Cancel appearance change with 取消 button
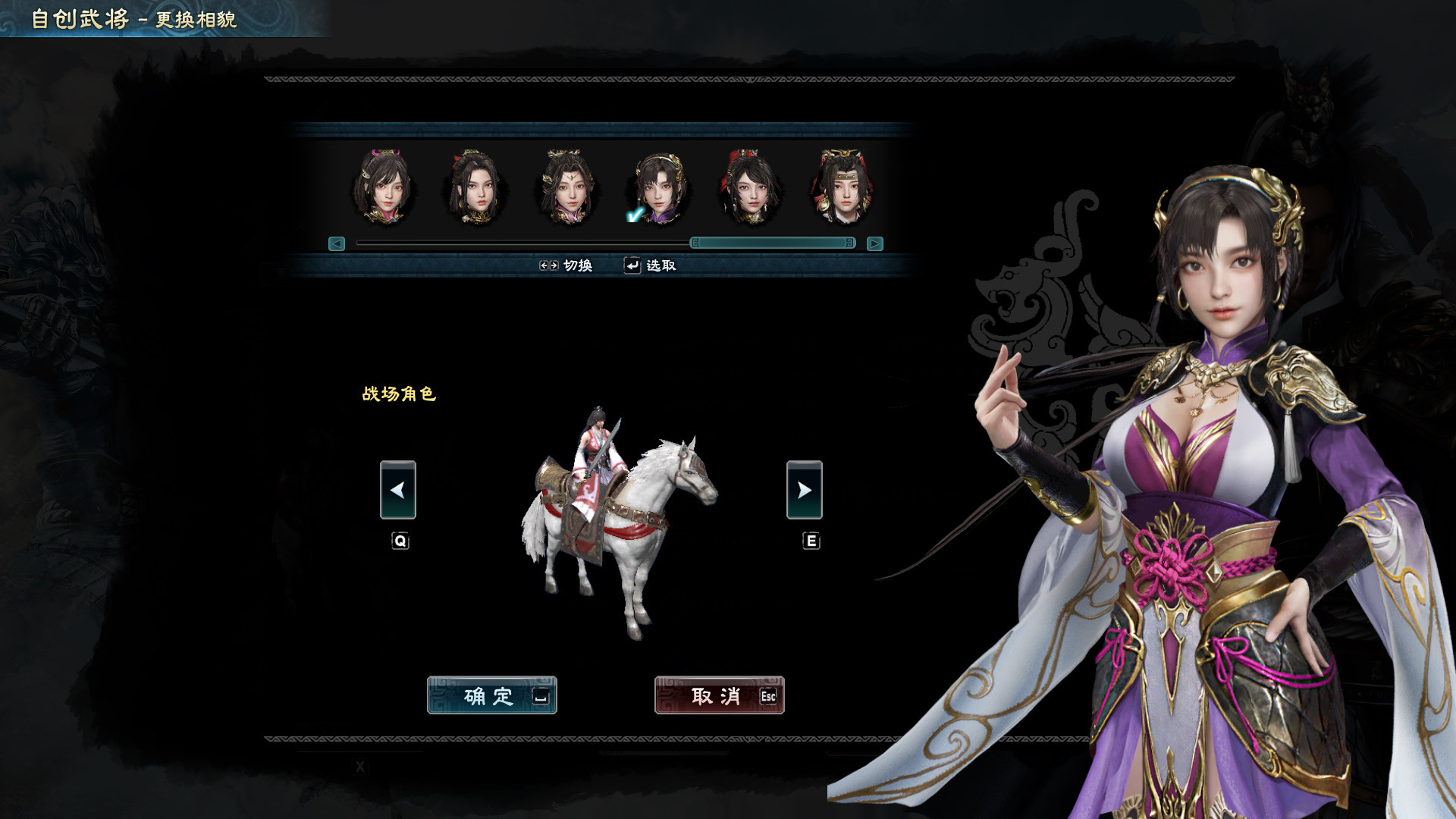Viewport: 1456px width, 819px height. 718,696
